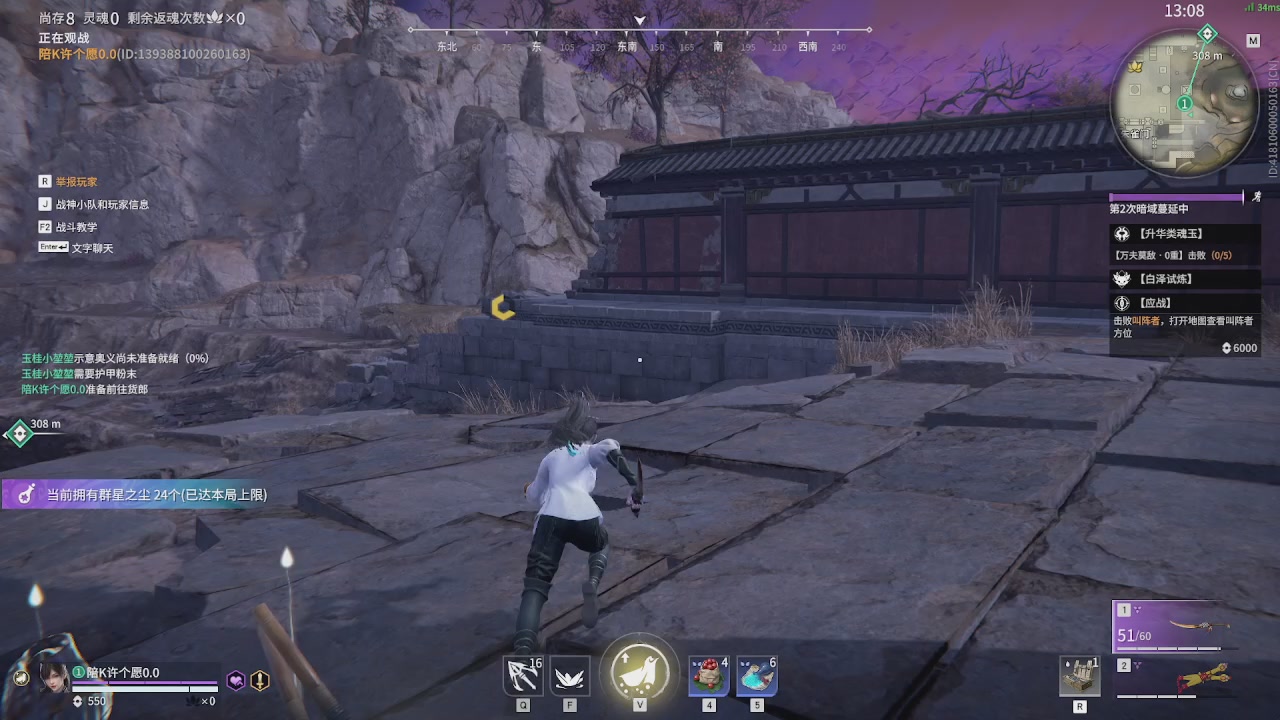Image resolution: width=1280 pixels, height=720 pixels.
Task: Use the fruit pouch consumable in slot 4
Action: pos(708,676)
